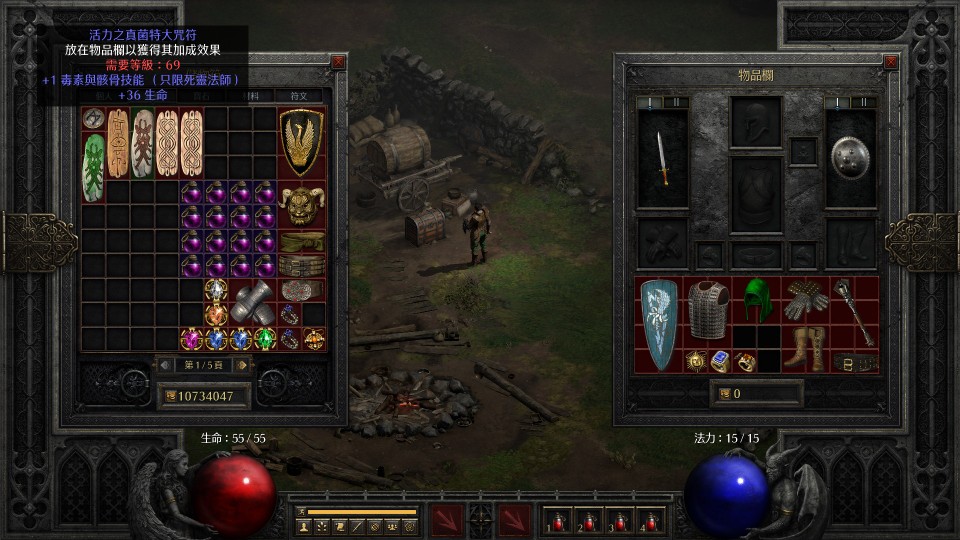This screenshot has height=540, width=960.
Task: Open the character screen from mini menu
Action: [304, 525]
